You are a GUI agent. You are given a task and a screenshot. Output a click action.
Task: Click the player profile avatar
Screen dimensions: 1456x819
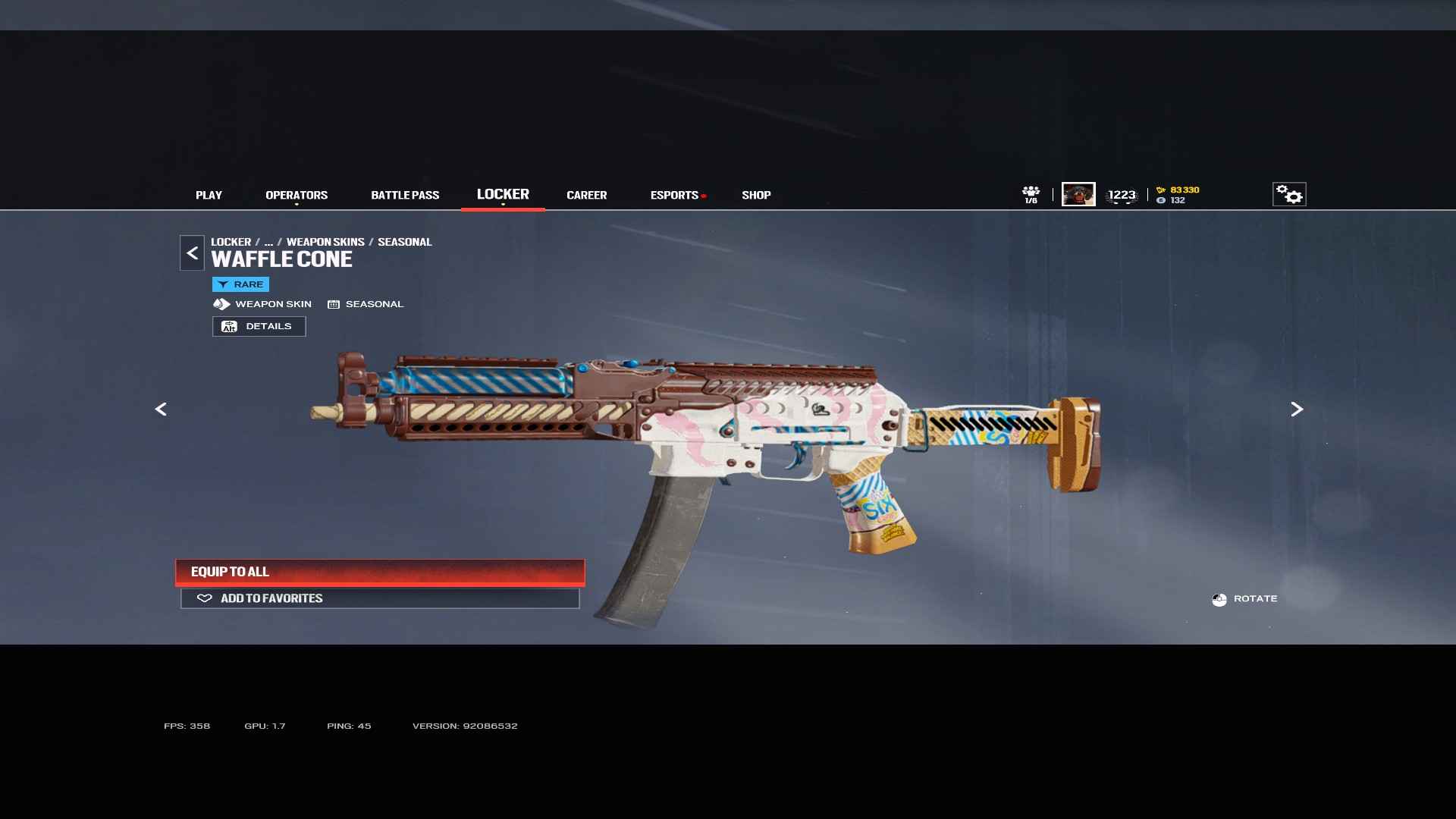(1078, 194)
